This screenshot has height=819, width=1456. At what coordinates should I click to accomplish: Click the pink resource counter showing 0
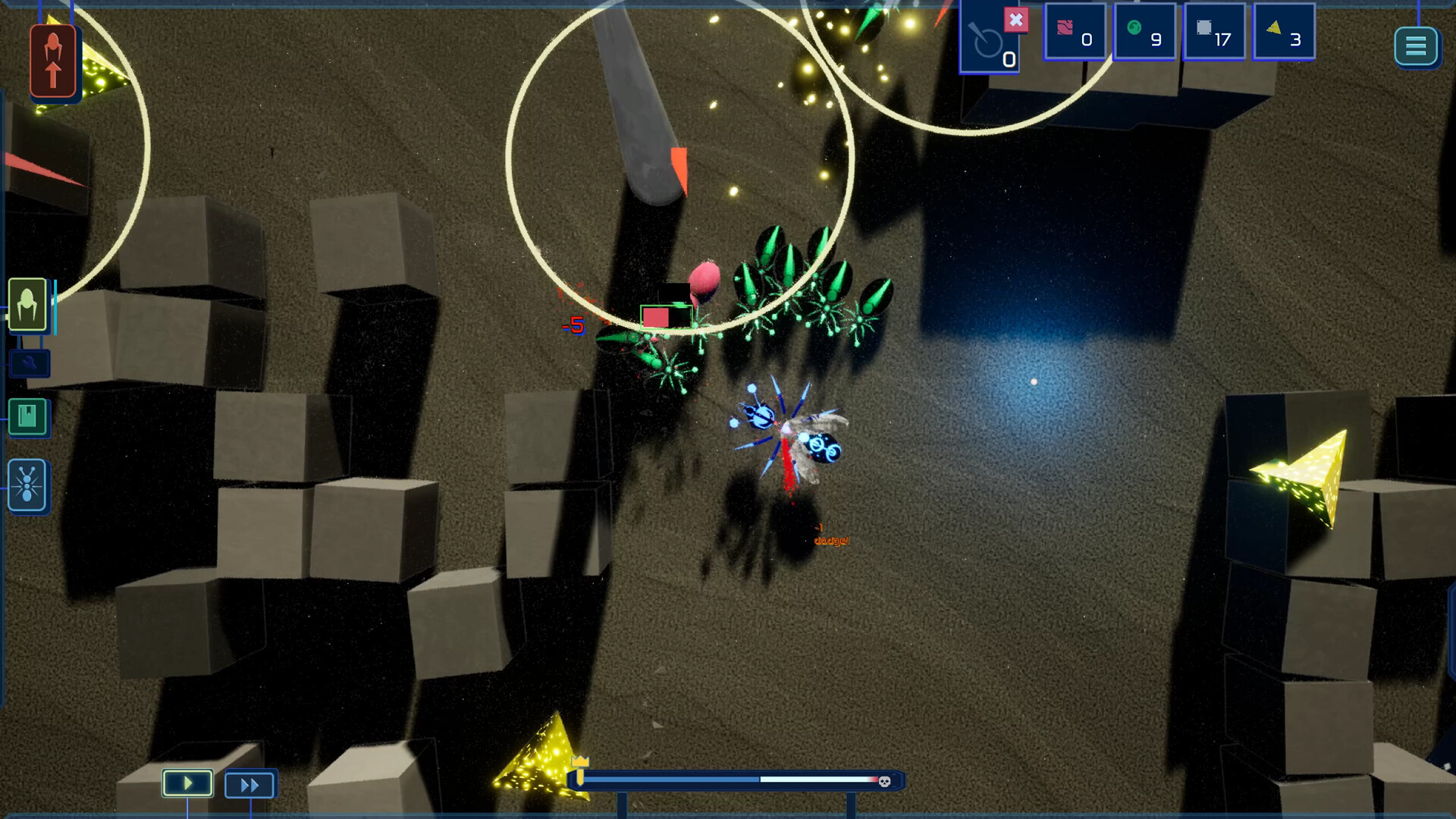click(x=1076, y=32)
